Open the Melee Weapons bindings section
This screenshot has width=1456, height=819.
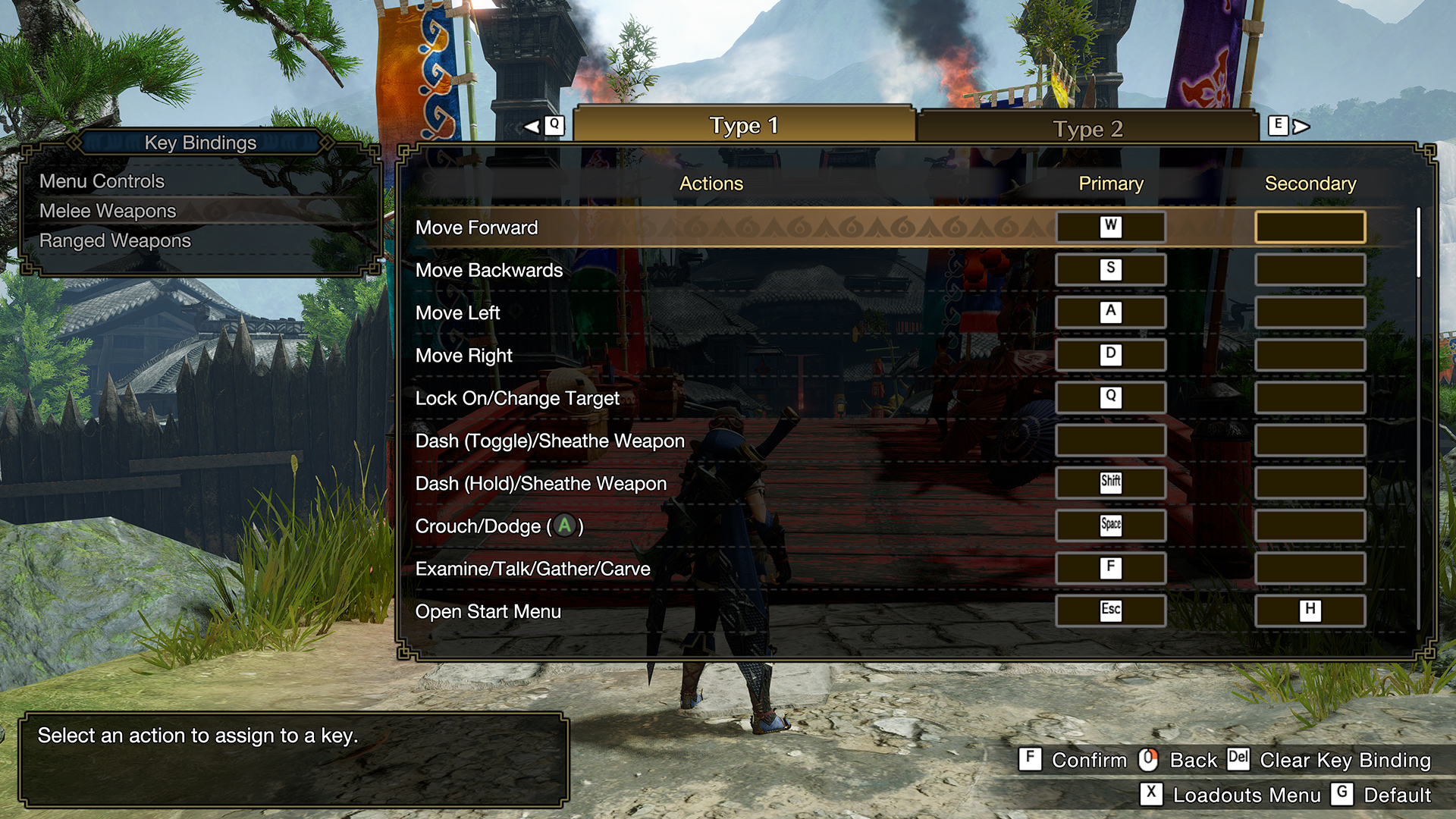(x=108, y=211)
